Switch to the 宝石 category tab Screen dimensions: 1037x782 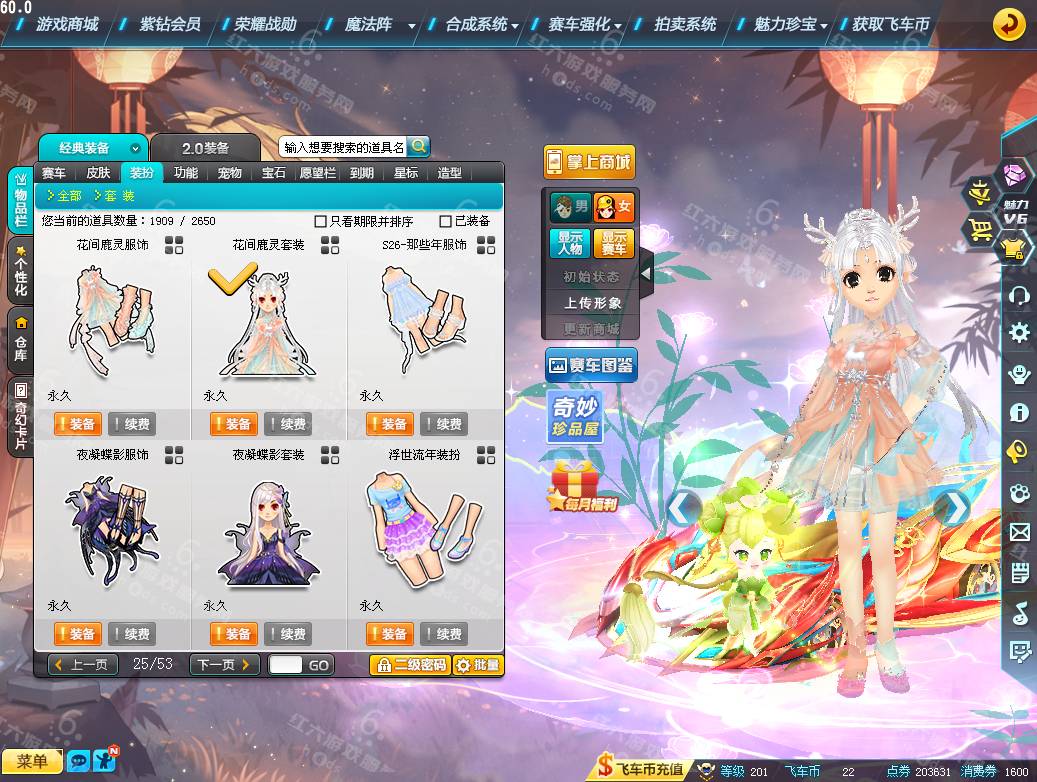[274, 173]
